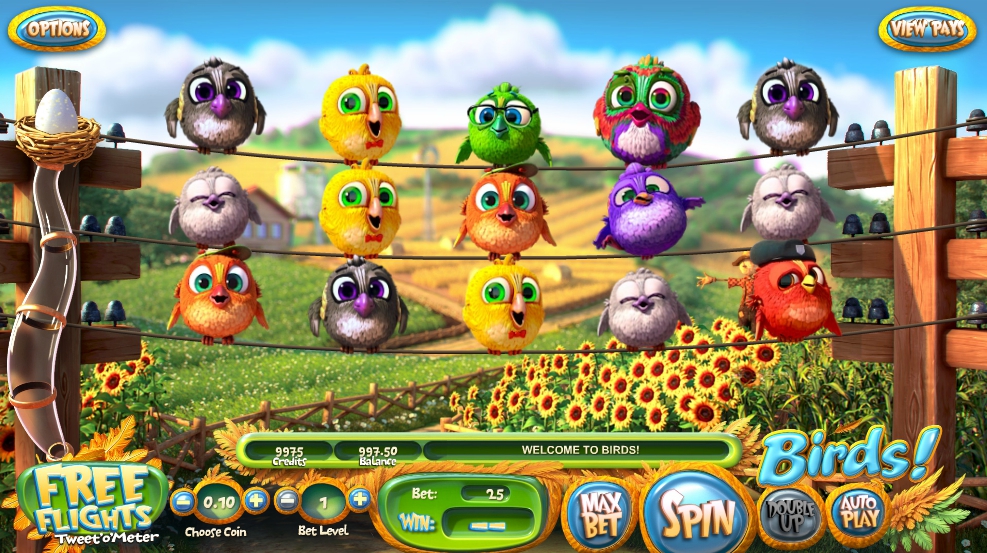Spin the reels with the Spin button
The image size is (987, 553).
[695, 514]
